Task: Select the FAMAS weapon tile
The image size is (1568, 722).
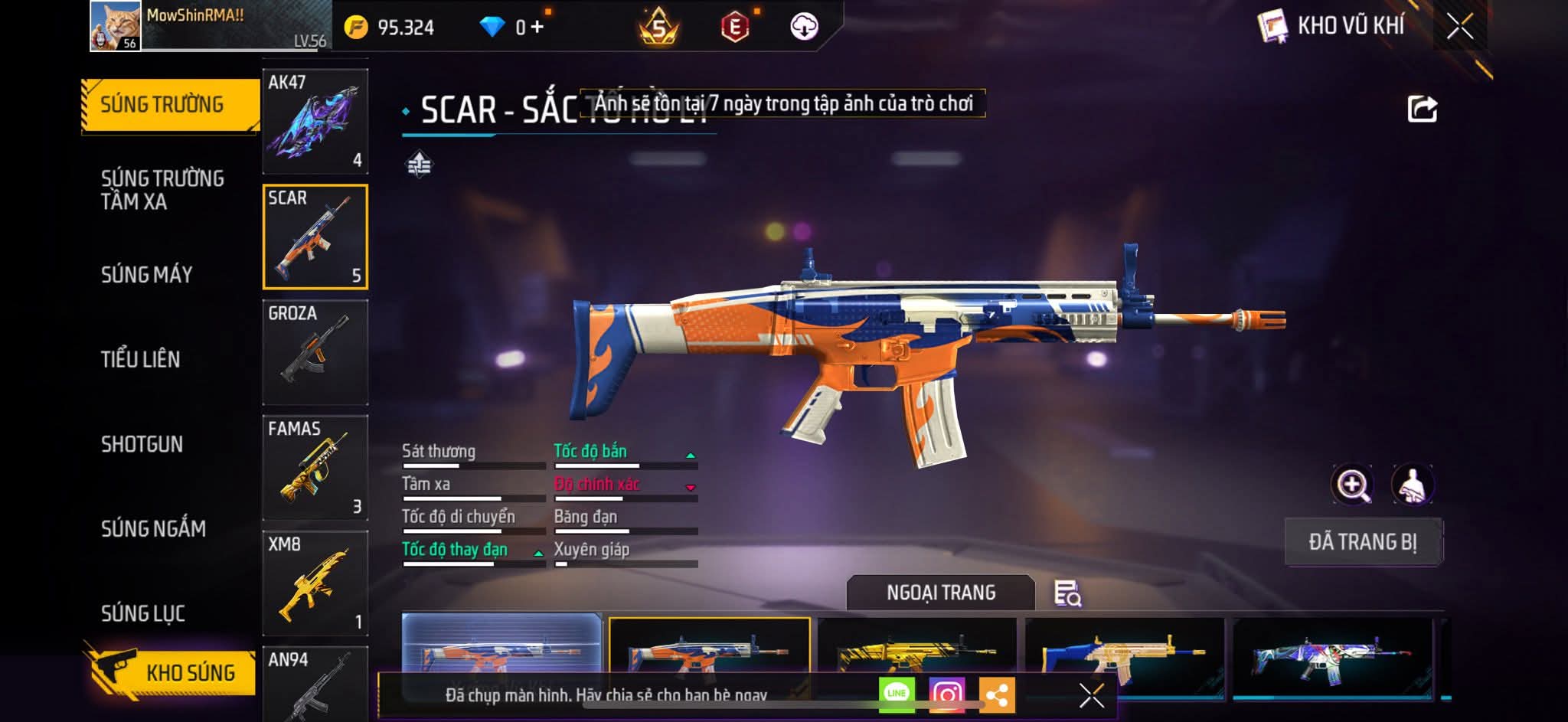Action: 315,467
